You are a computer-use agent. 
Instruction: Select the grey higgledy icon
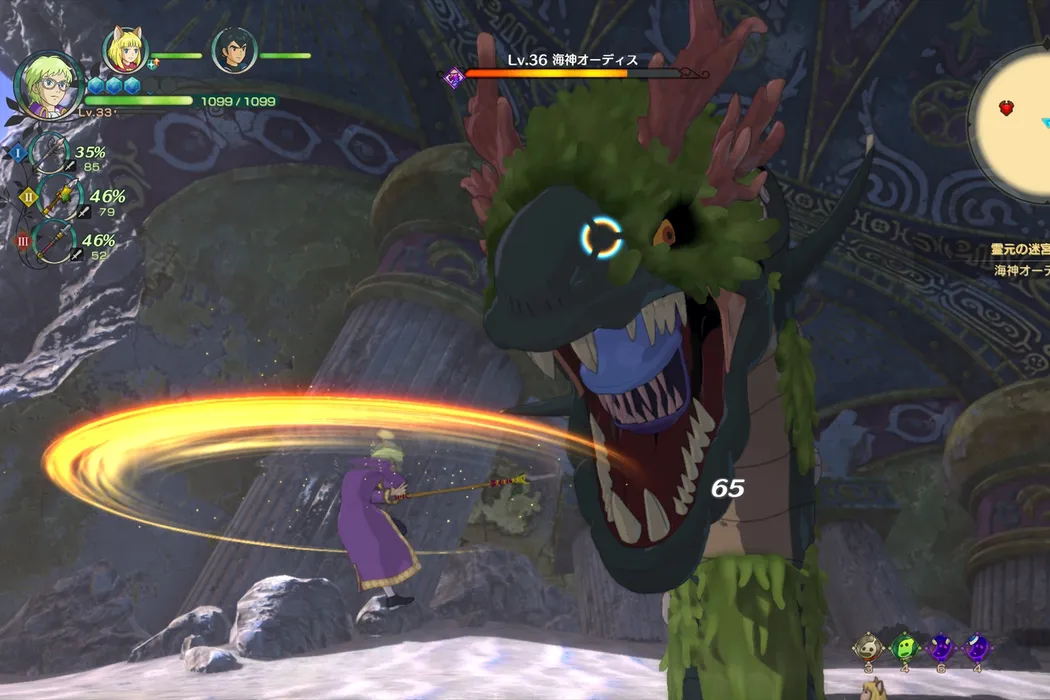click(868, 647)
